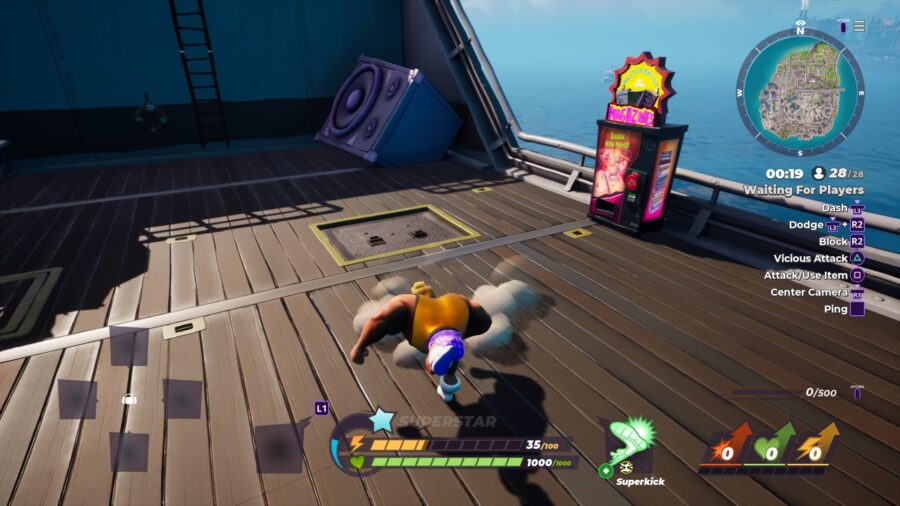
Task: Activate the Superkick ability
Action: [631, 443]
